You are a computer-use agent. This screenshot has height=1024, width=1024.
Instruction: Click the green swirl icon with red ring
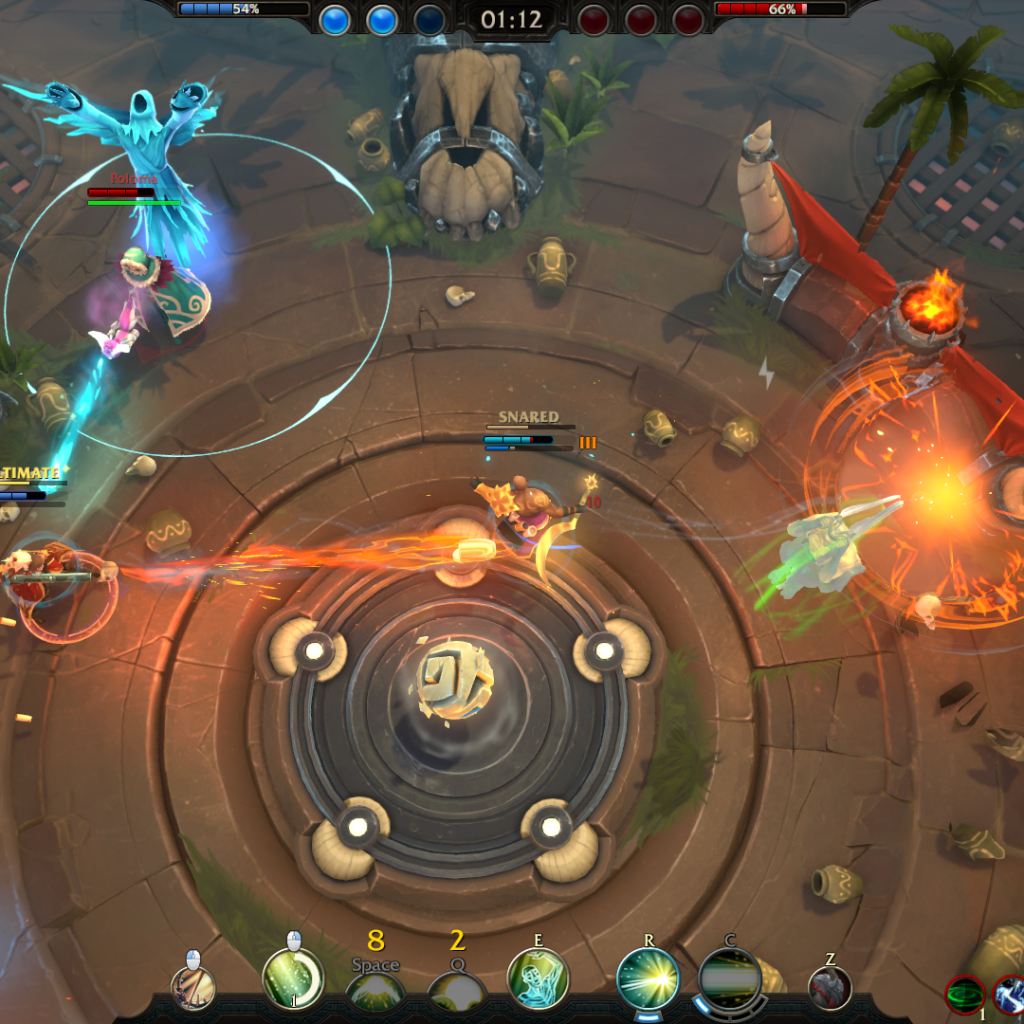[x=965, y=995]
